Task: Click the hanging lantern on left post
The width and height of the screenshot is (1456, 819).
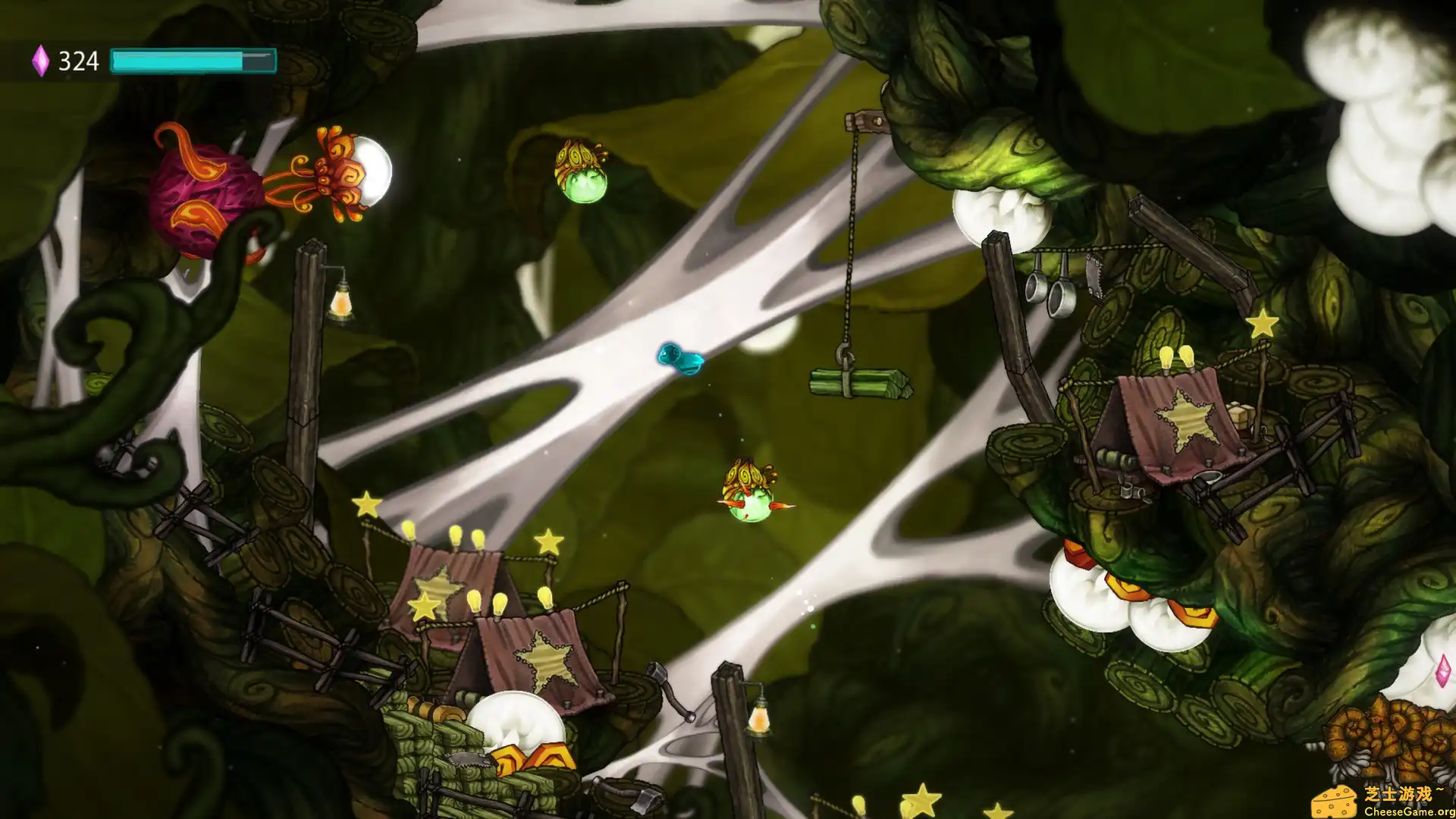Action: 340,302
